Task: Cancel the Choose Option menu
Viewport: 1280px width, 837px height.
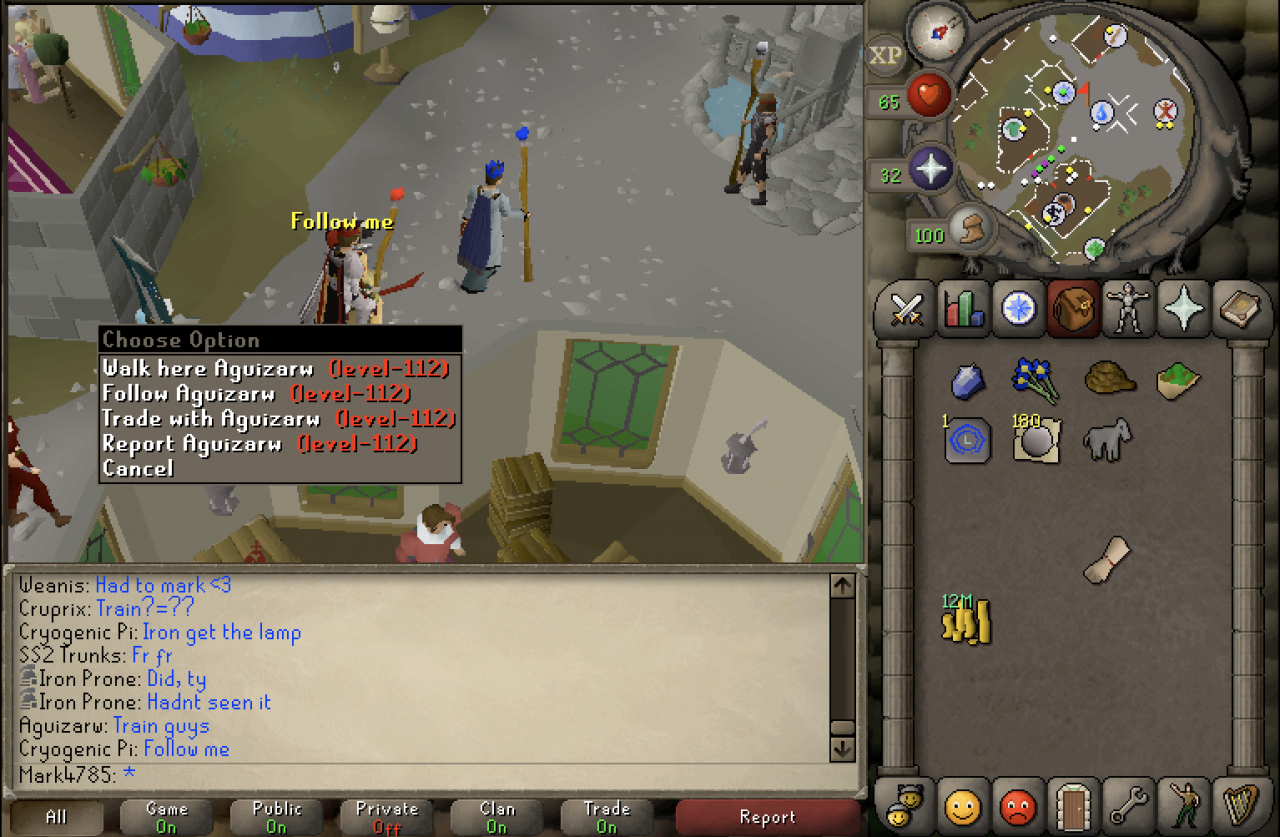Action: tap(138, 468)
